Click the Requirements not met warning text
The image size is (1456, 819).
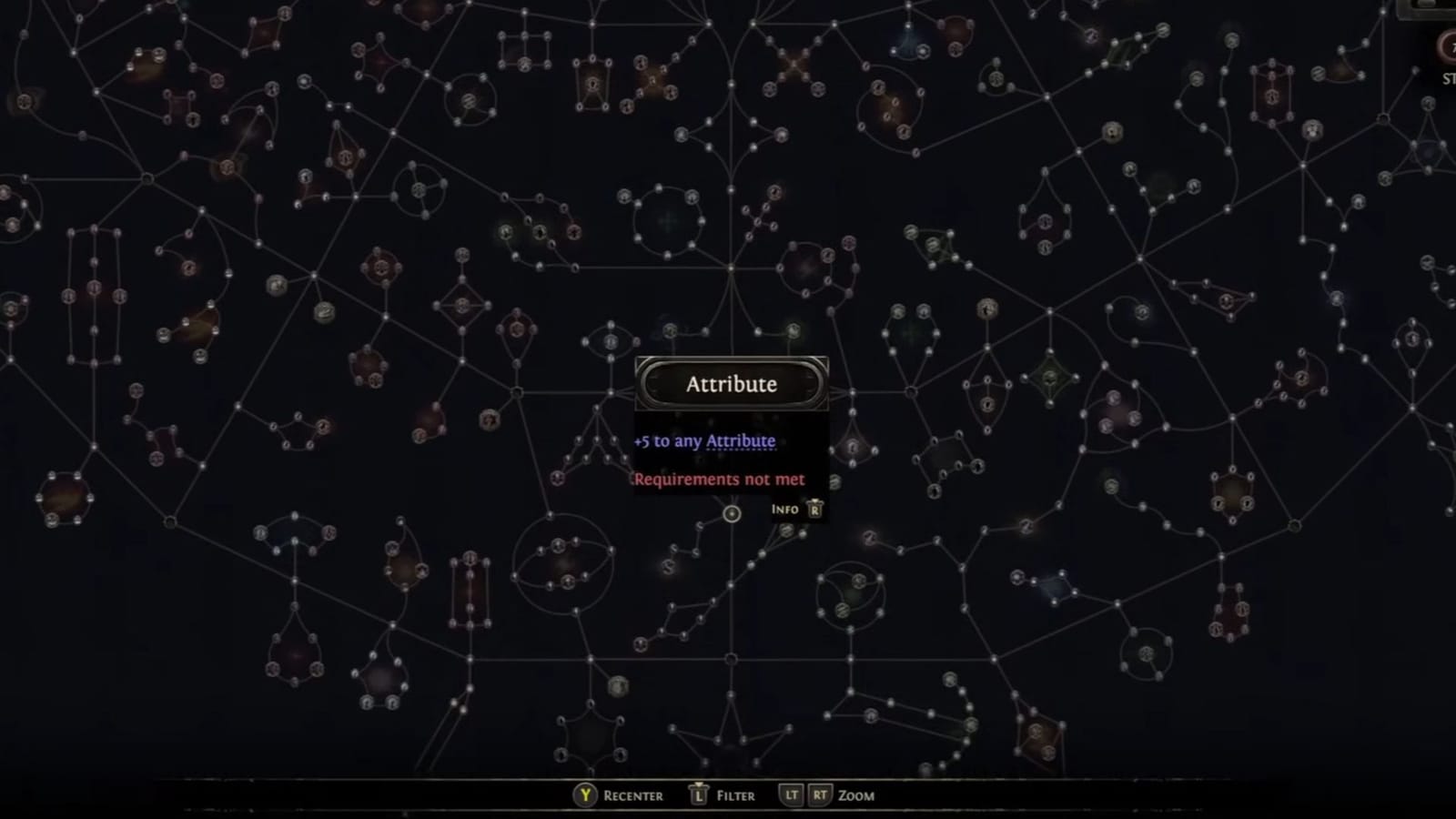[x=719, y=479]
